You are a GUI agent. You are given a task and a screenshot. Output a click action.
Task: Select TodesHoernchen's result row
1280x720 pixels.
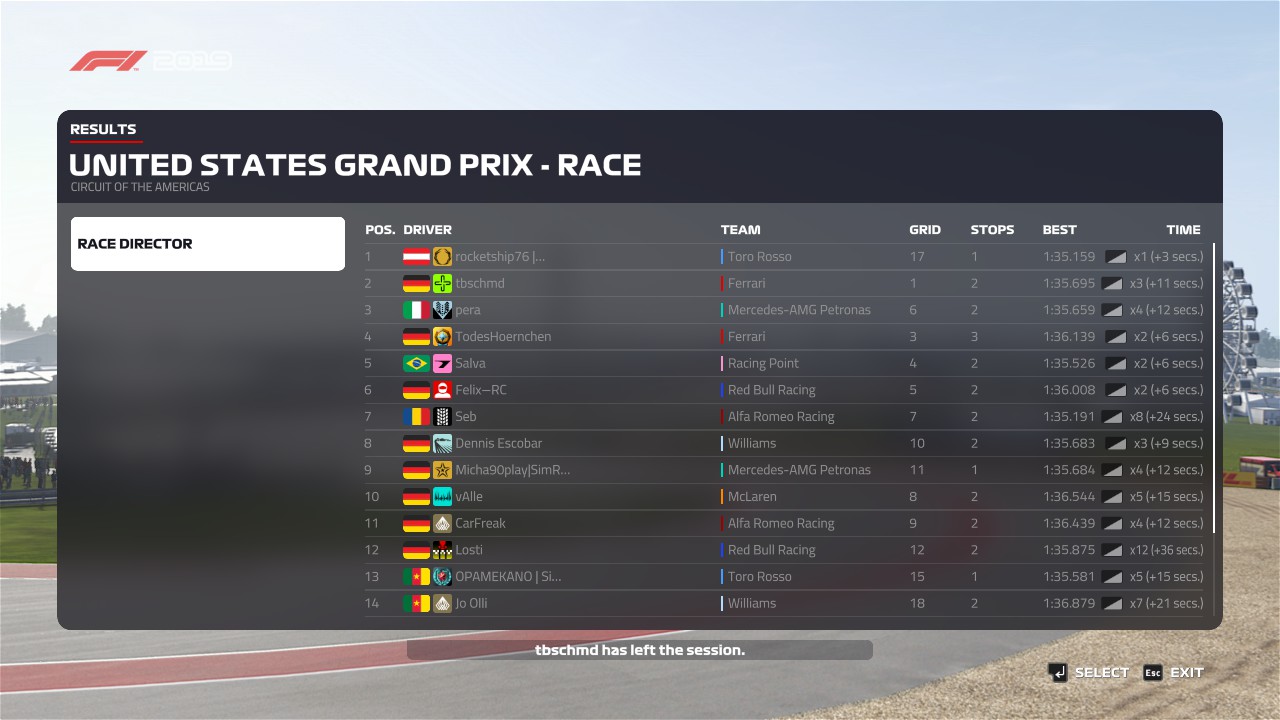click(784, 337)
